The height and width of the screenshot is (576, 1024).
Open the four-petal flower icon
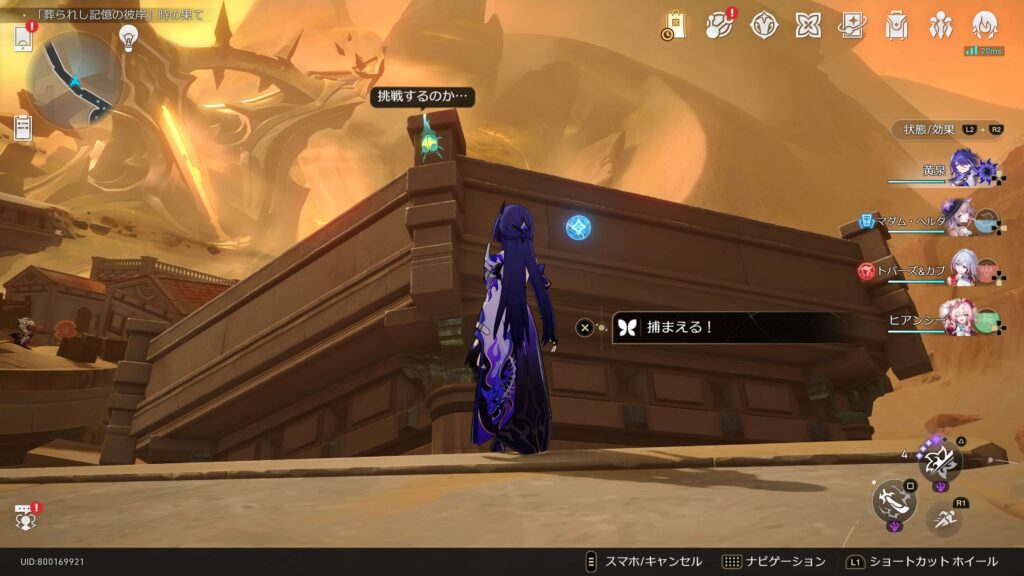pos(808,25)
